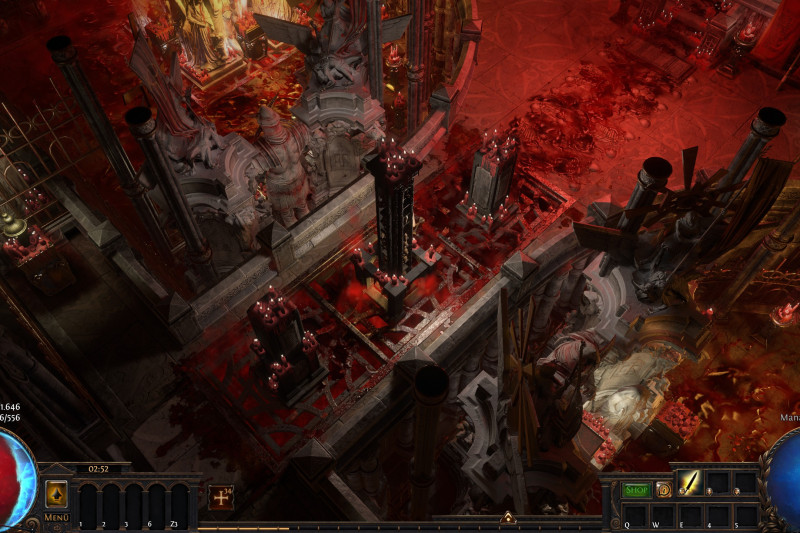Select the yellow sword attack skill
The image size is (800, 533).
click(x=690, y=483)
